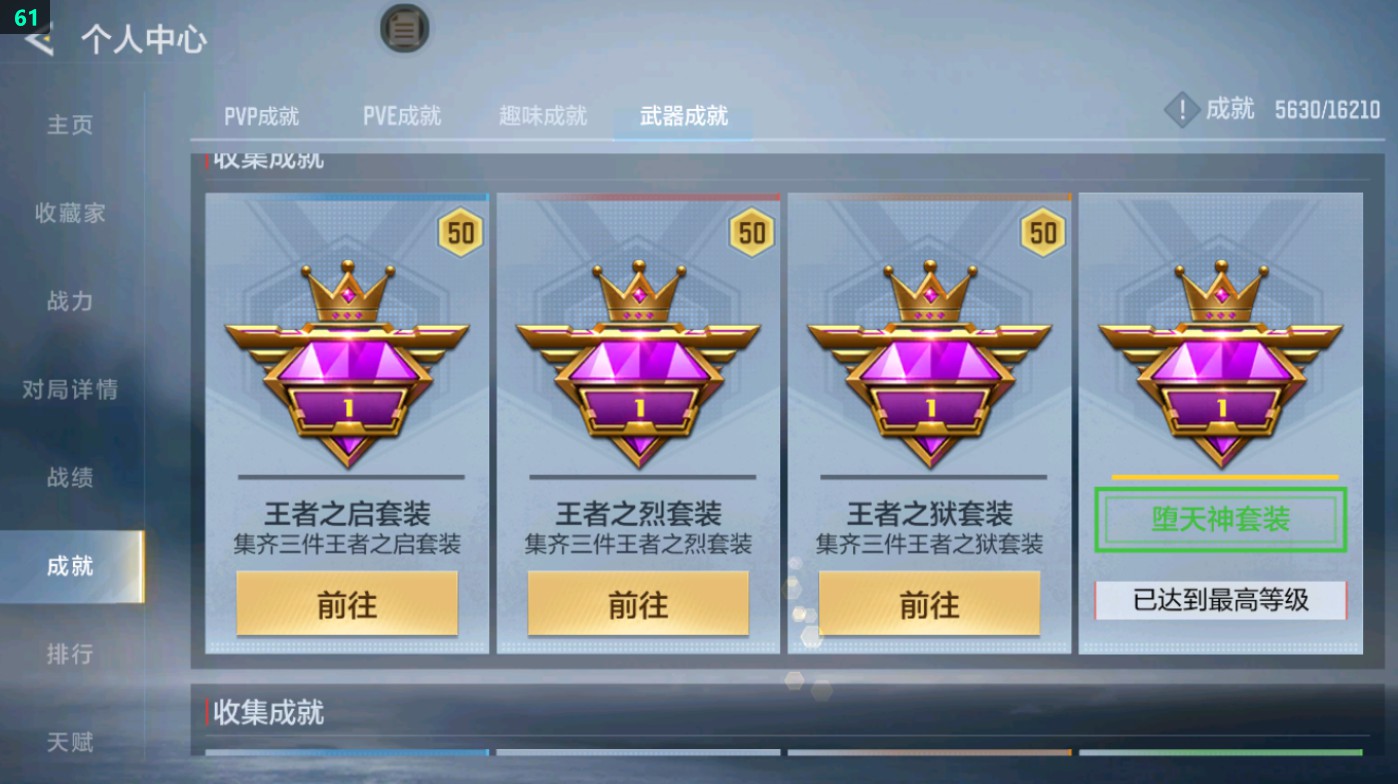Tap the achievement counter exclamation icon

(x=1181, y=110)
